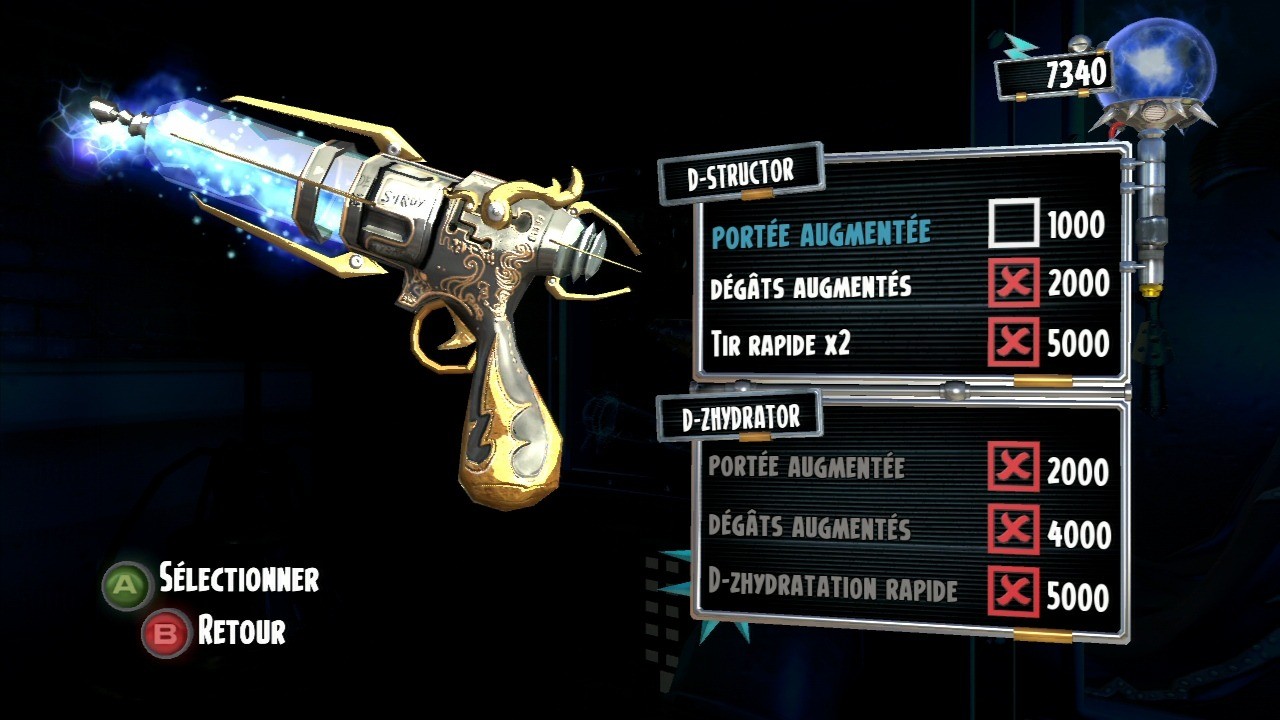Choose D-Structor Dégâts Augmentés for 2000
Screen dimensions: 1280x720
(x=811, y=287)
